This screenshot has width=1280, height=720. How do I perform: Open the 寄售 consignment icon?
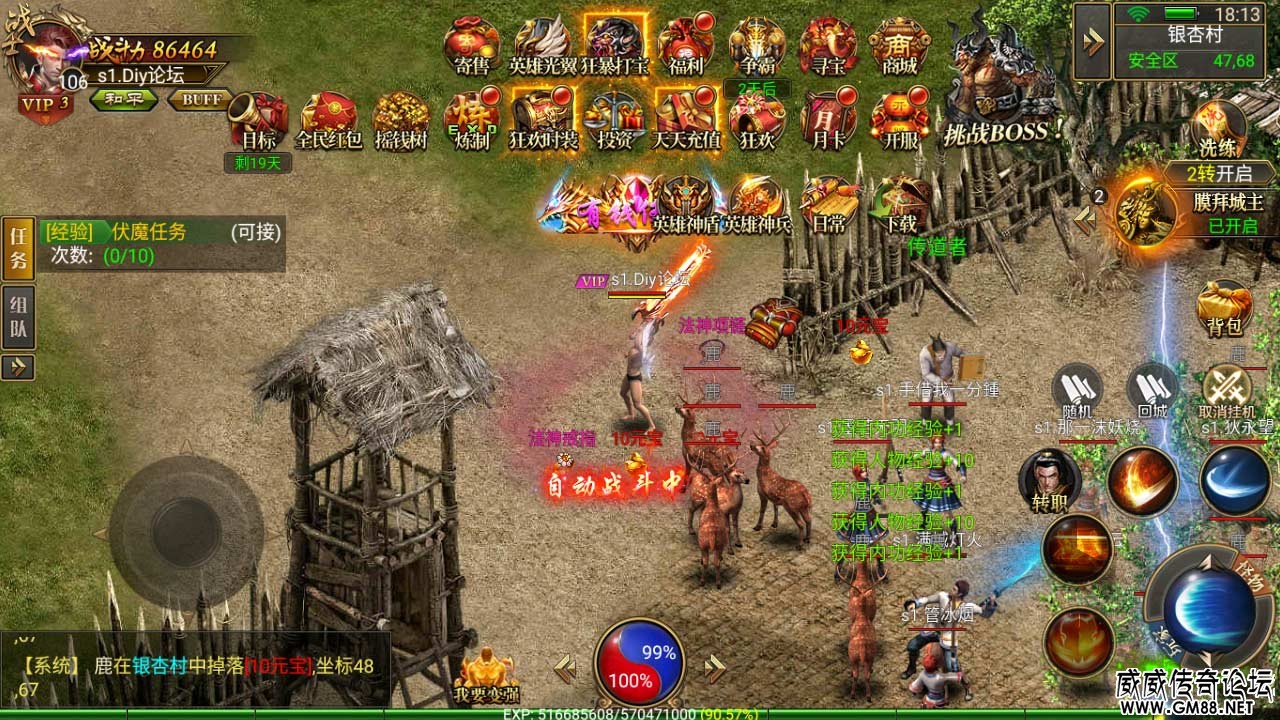(x=473, y=44)
